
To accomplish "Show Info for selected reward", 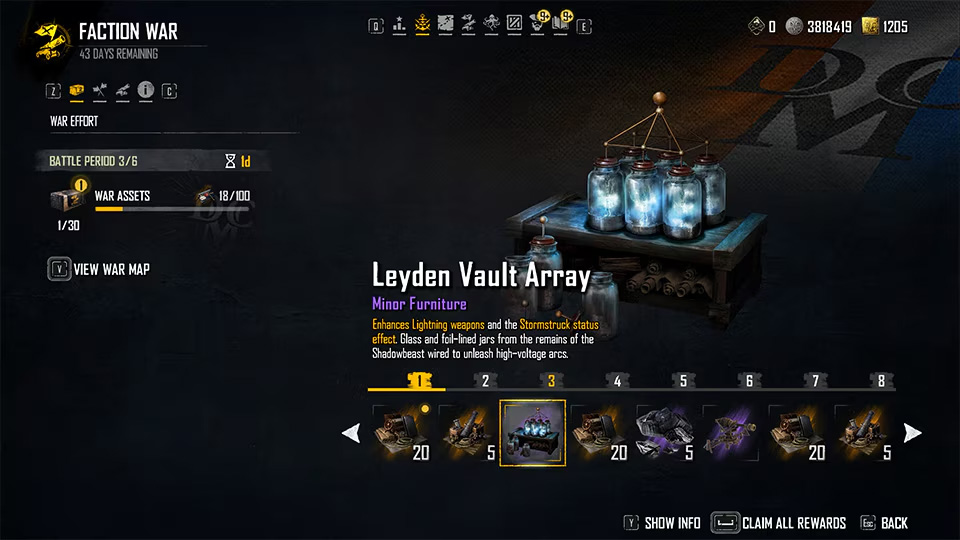I will pos(661,523).
